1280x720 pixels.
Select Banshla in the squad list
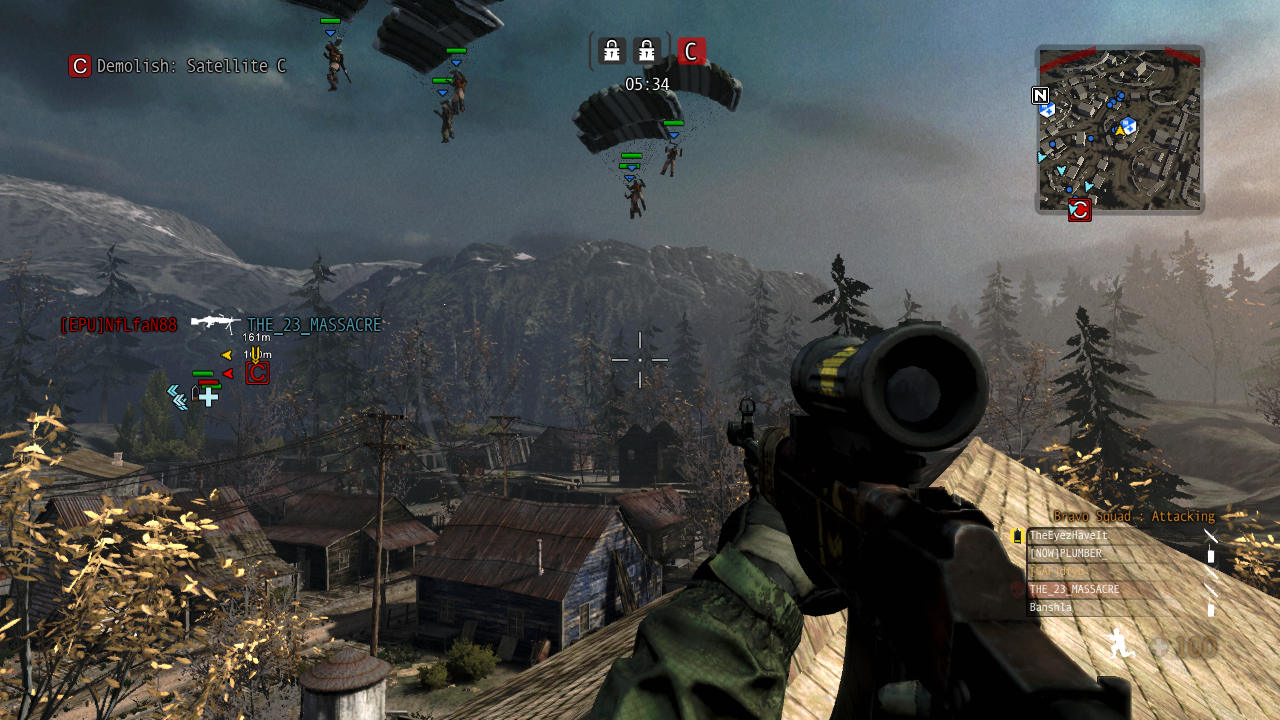(1051, 608)
